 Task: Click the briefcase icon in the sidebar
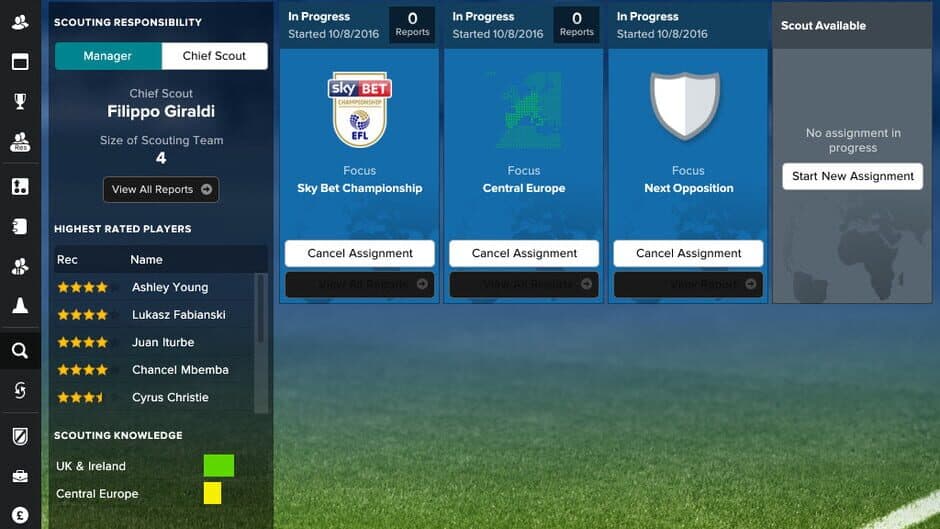20,477
